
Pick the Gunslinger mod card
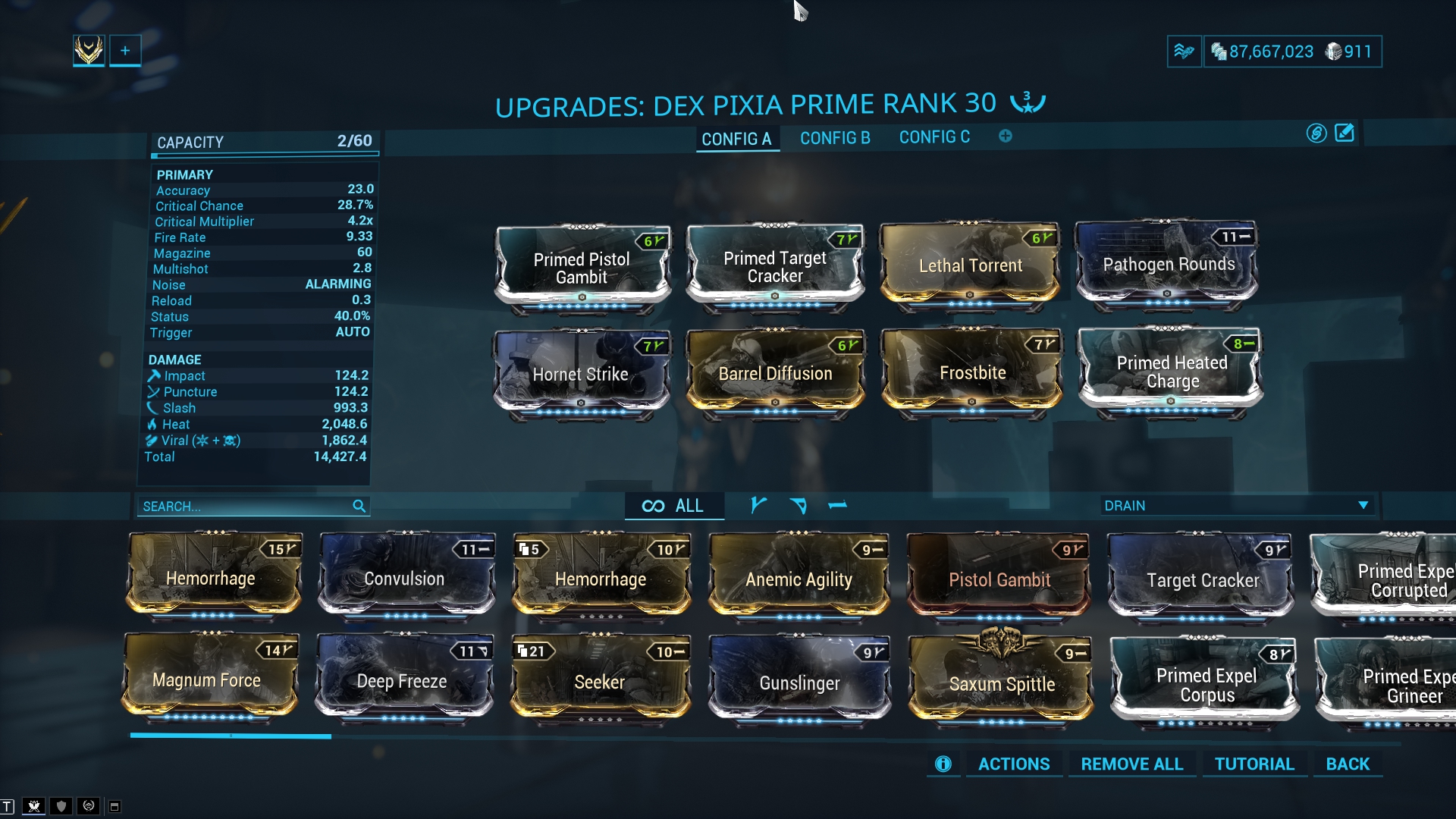(799, 682)
